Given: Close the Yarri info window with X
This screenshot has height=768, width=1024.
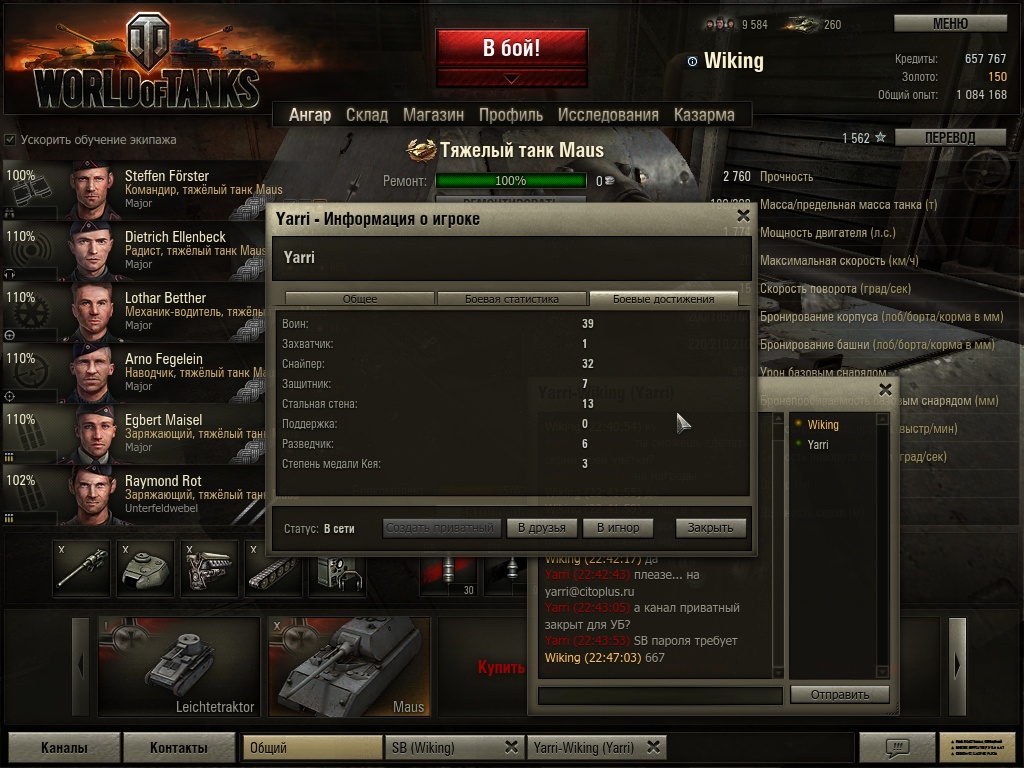Looking at the screenshot, I should (x=743, y=215).
